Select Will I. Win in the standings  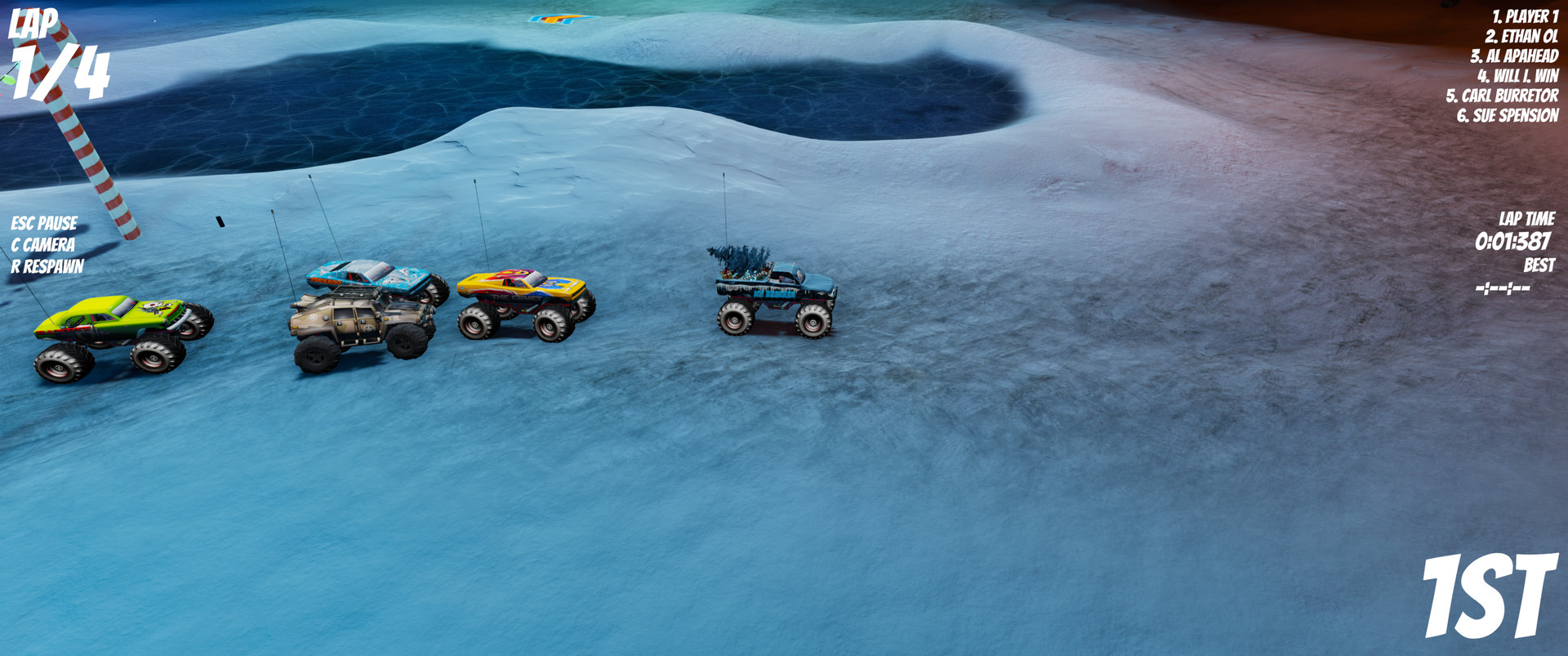click(x=1517, y=76)
